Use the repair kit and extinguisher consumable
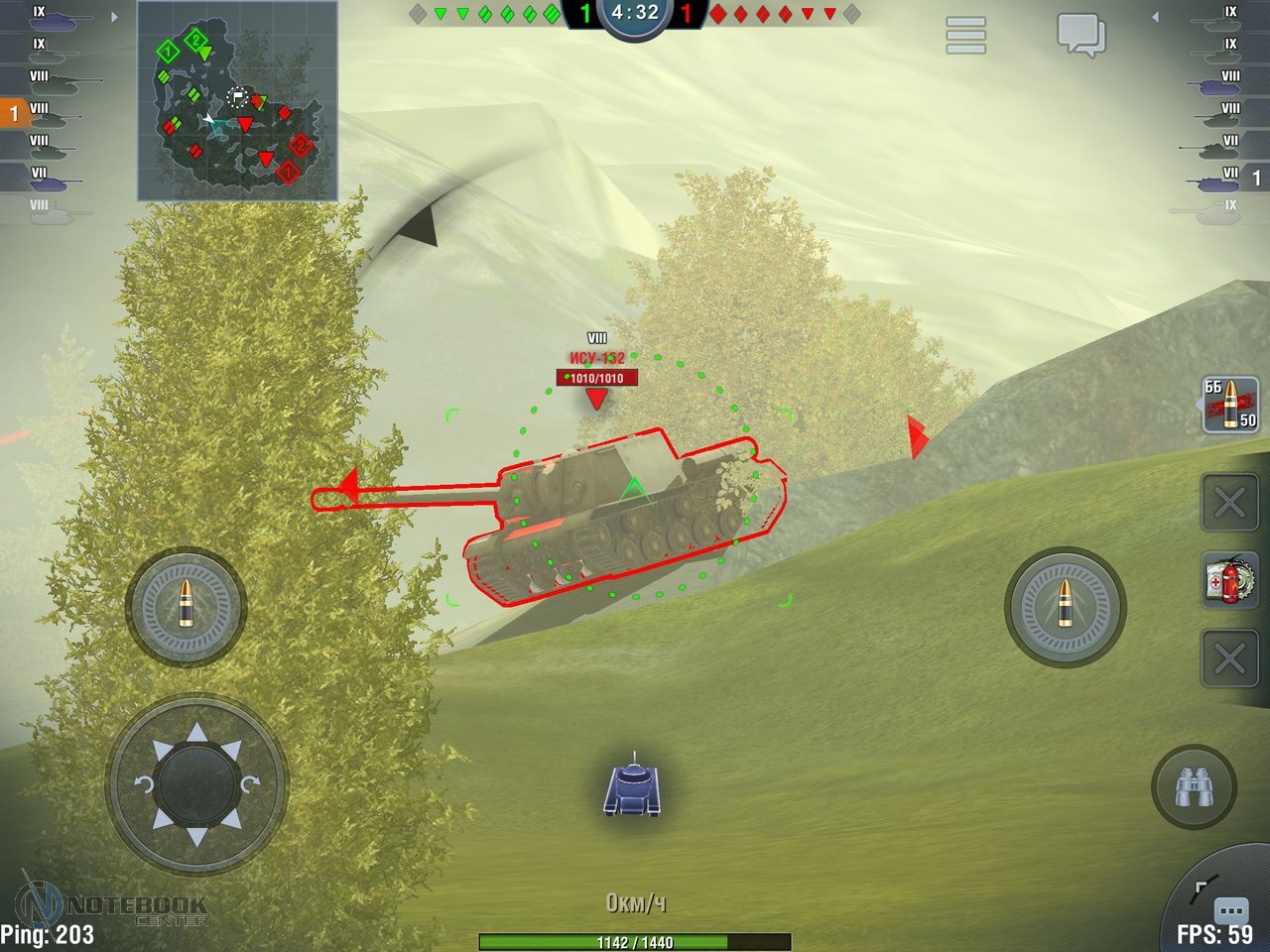The image size is (1270, 952). [x=1230, y=579]
